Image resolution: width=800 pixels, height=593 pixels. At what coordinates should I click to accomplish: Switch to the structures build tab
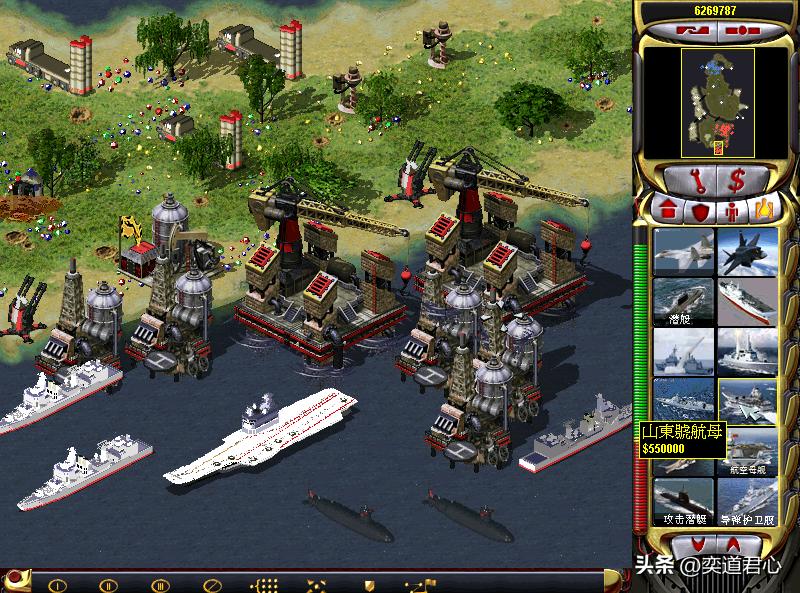tap(667, 211)
